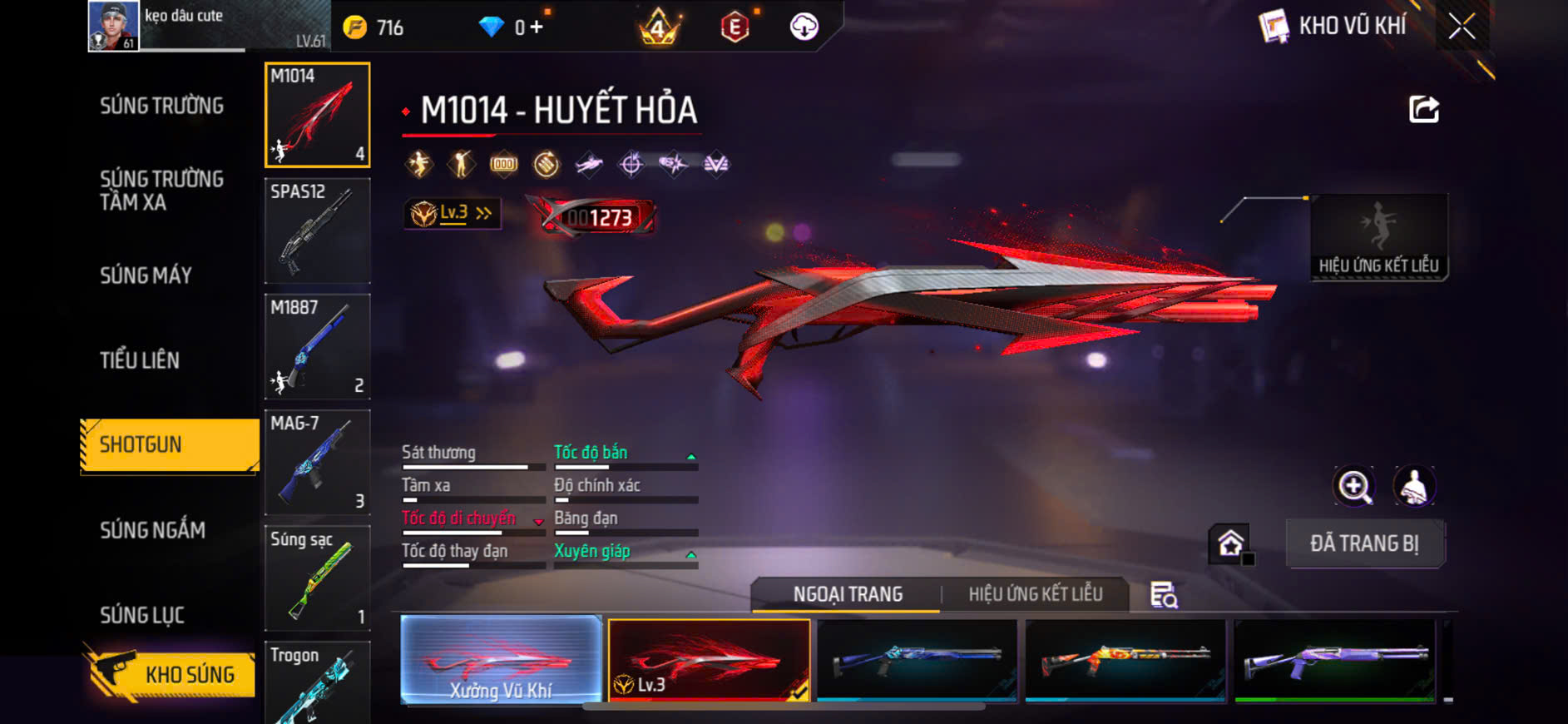Open the Hiệu Ứng Kết Liễu slot

(x=1378, y=238)
